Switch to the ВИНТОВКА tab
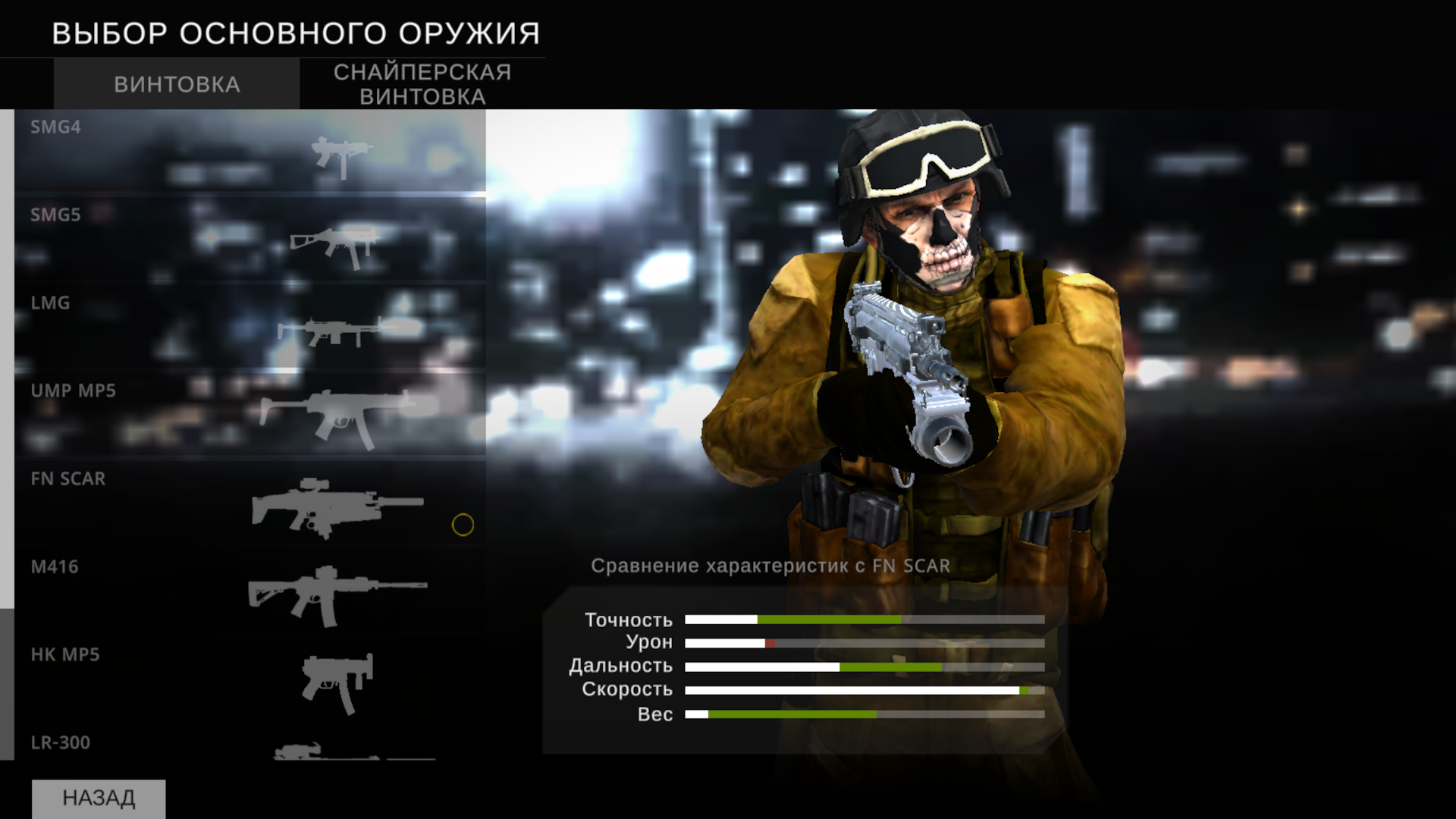This screenshot has width=1456, height=819. point(176,83)
